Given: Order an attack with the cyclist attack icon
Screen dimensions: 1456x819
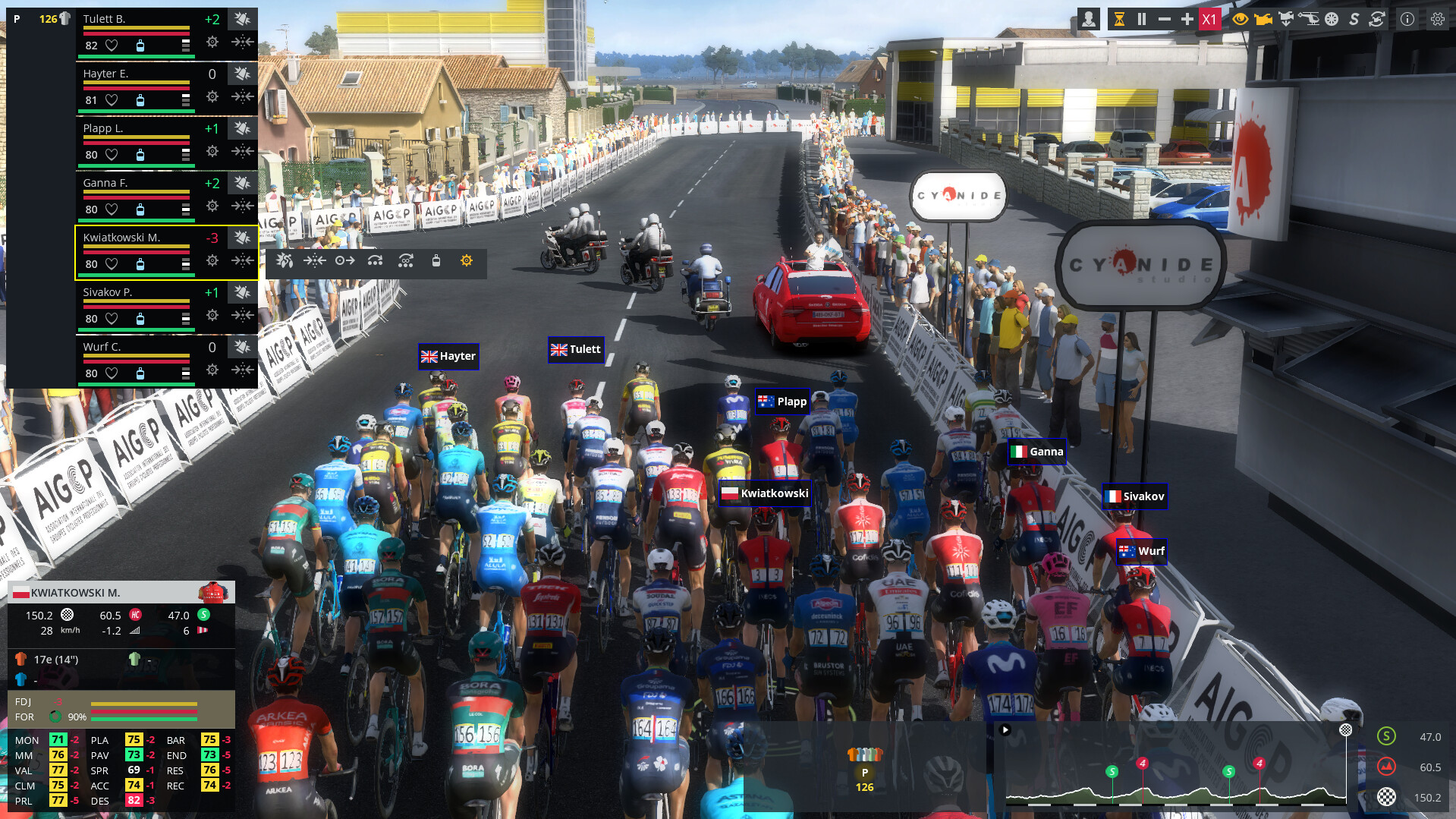Looking at the screenshot, I should (x=285, y=260).
